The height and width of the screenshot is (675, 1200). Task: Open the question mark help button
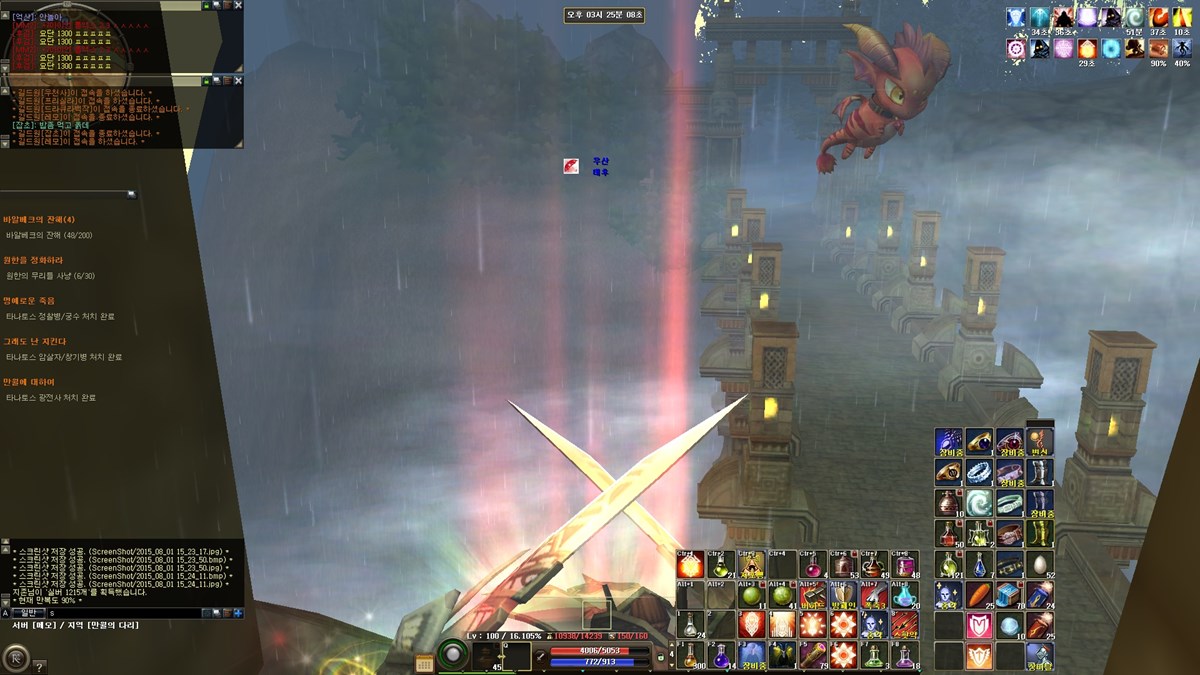39,666
